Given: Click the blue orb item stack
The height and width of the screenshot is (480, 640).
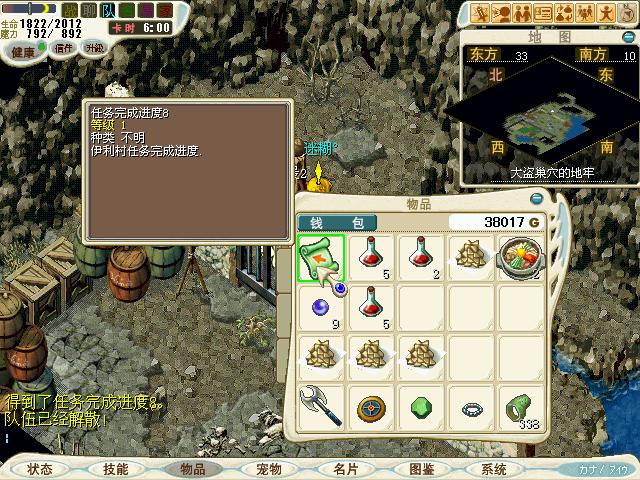Looking at the screenshot, I should 321,307.
